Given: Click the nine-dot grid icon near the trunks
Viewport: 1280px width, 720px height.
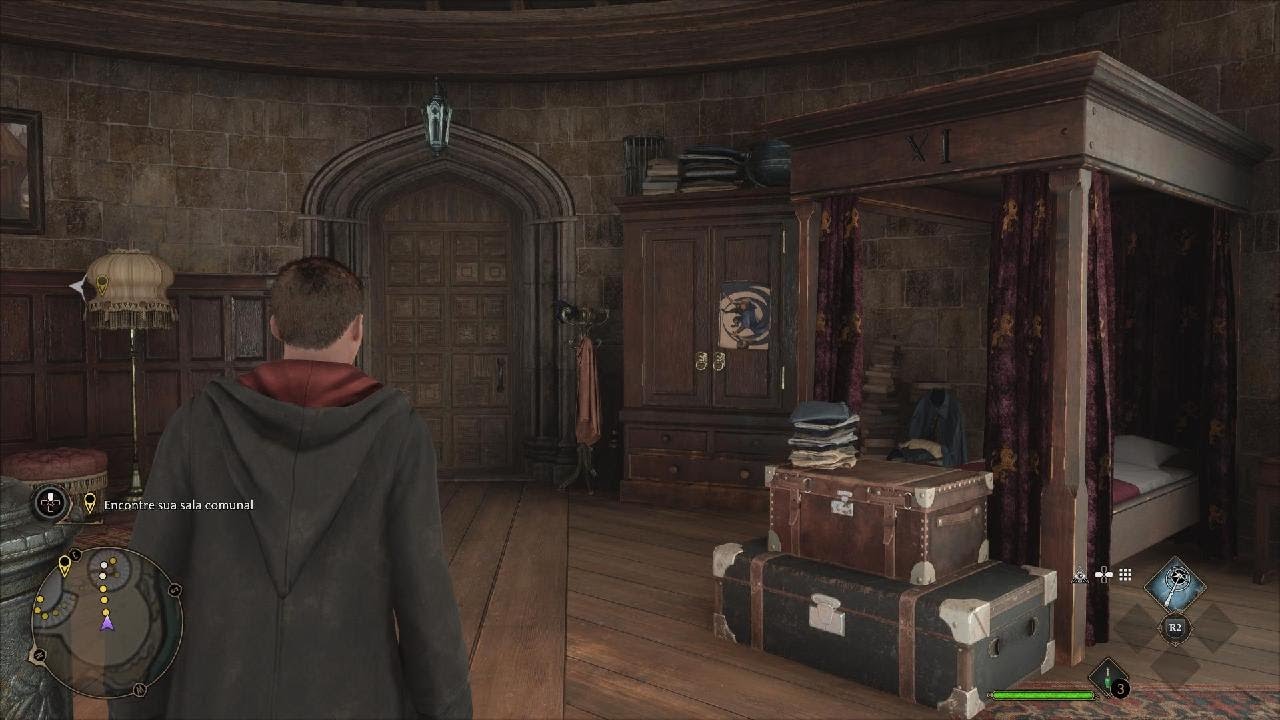Looking at the screenshot, I should click(1125, 574).
